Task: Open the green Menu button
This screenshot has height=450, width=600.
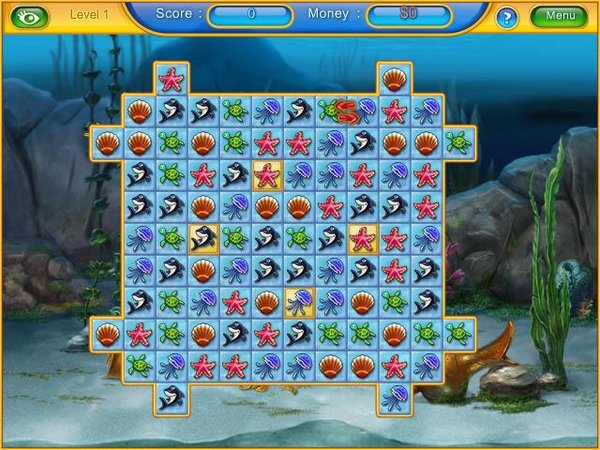Action: pos(559,16)
